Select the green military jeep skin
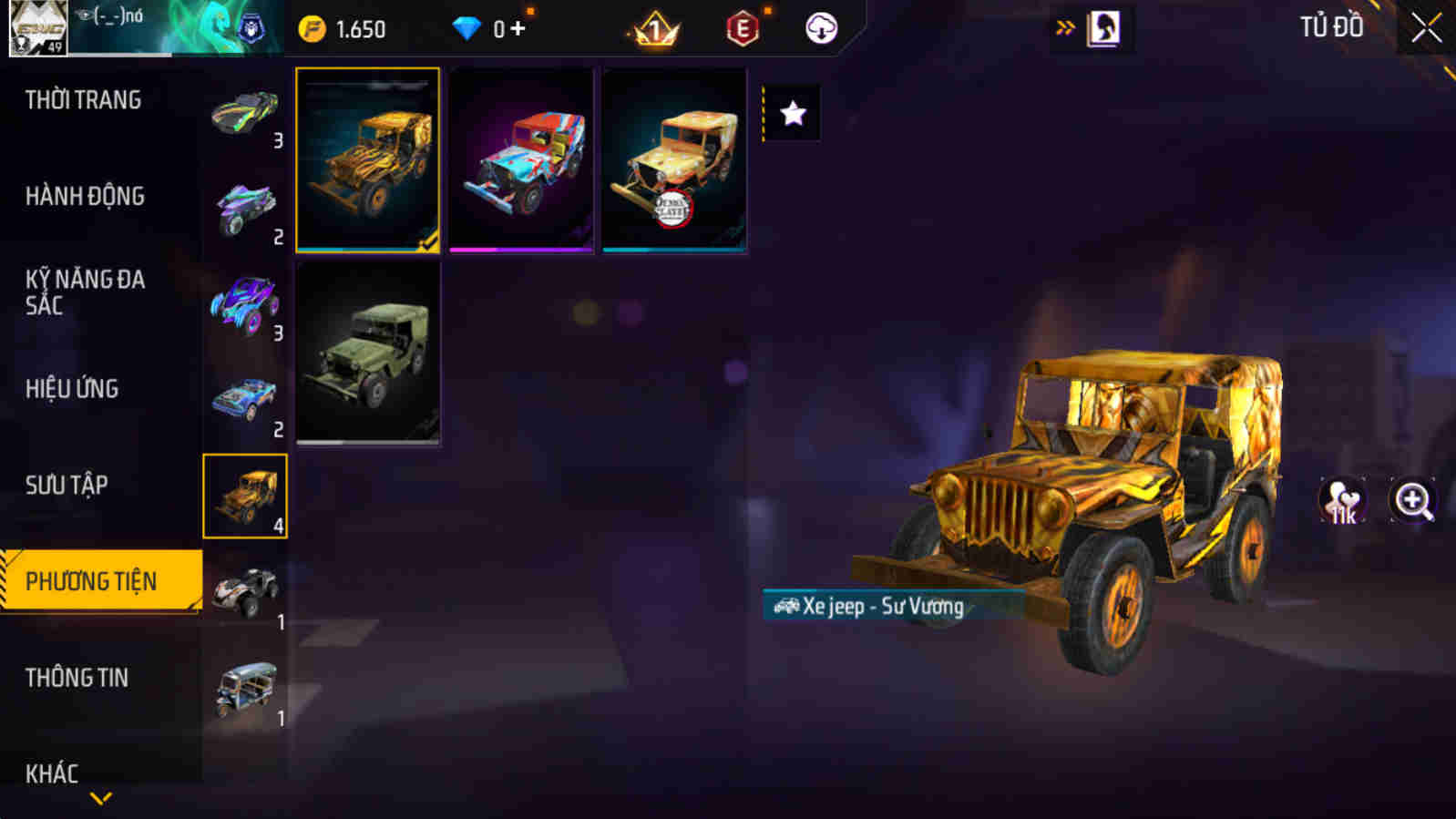This screenshot has width=1456, height=819. tap(371, 351)
